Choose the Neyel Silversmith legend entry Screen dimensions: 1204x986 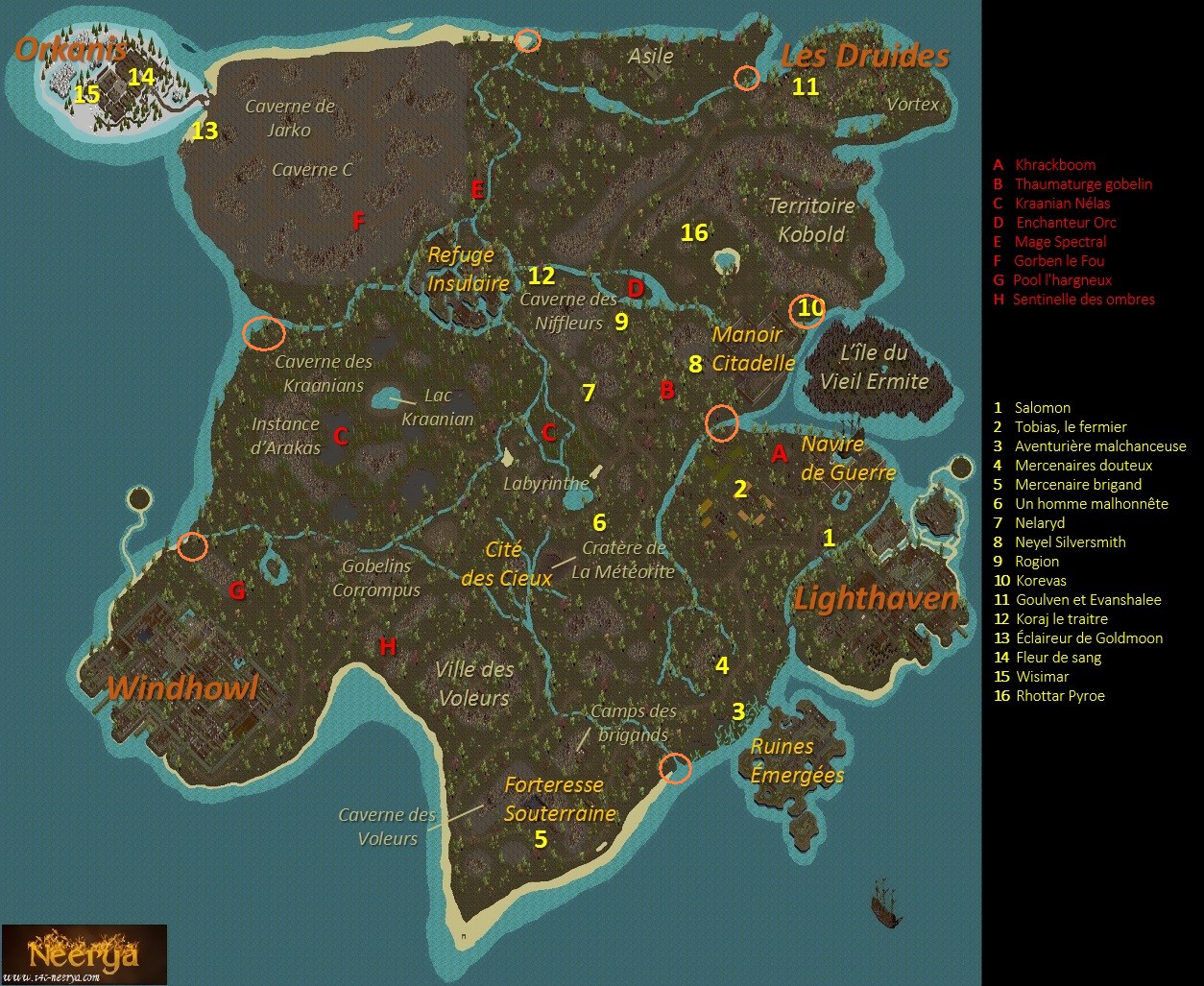click(x=1070, y=541)
